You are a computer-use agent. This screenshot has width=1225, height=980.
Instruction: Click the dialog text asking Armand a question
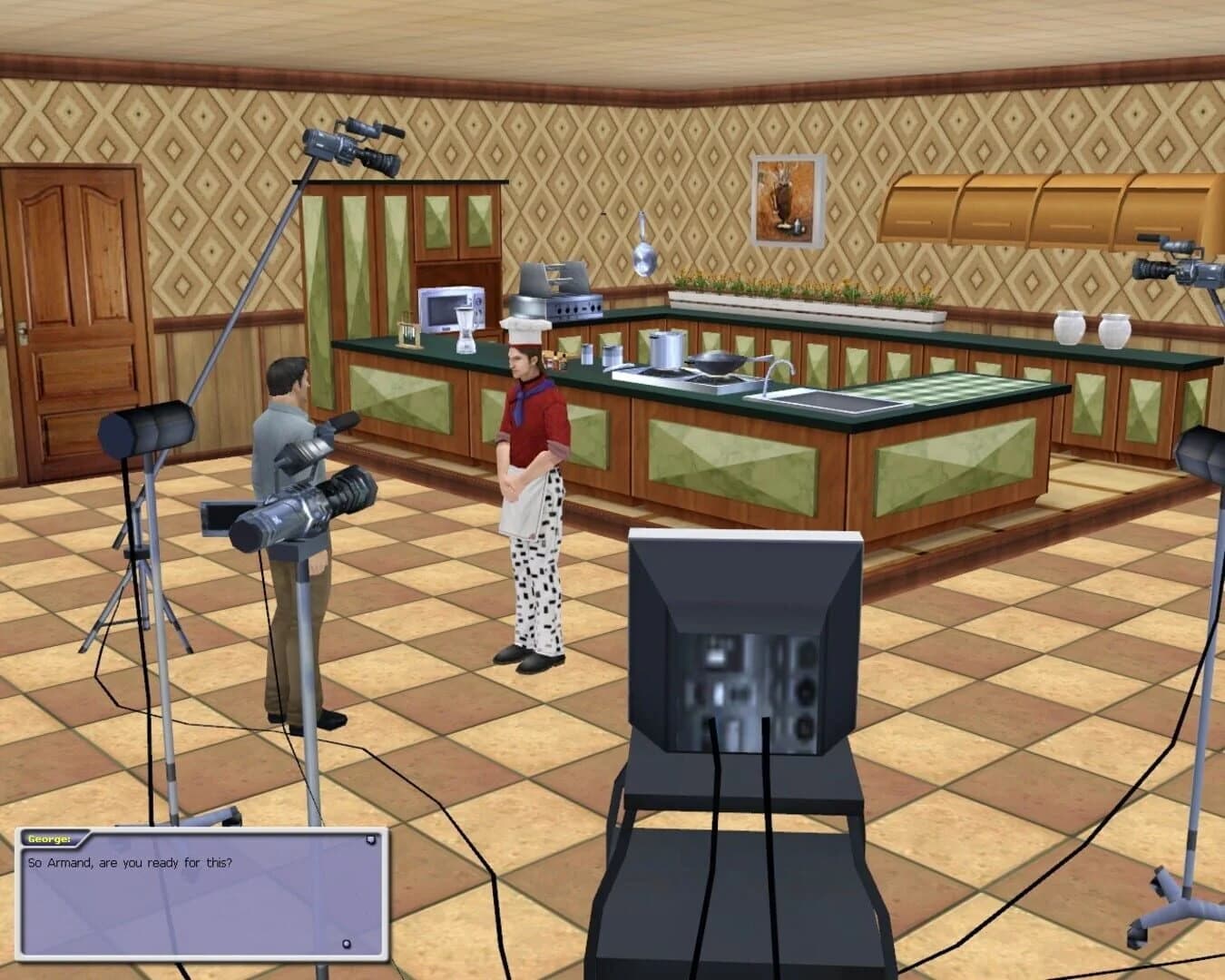click(131, 863)
